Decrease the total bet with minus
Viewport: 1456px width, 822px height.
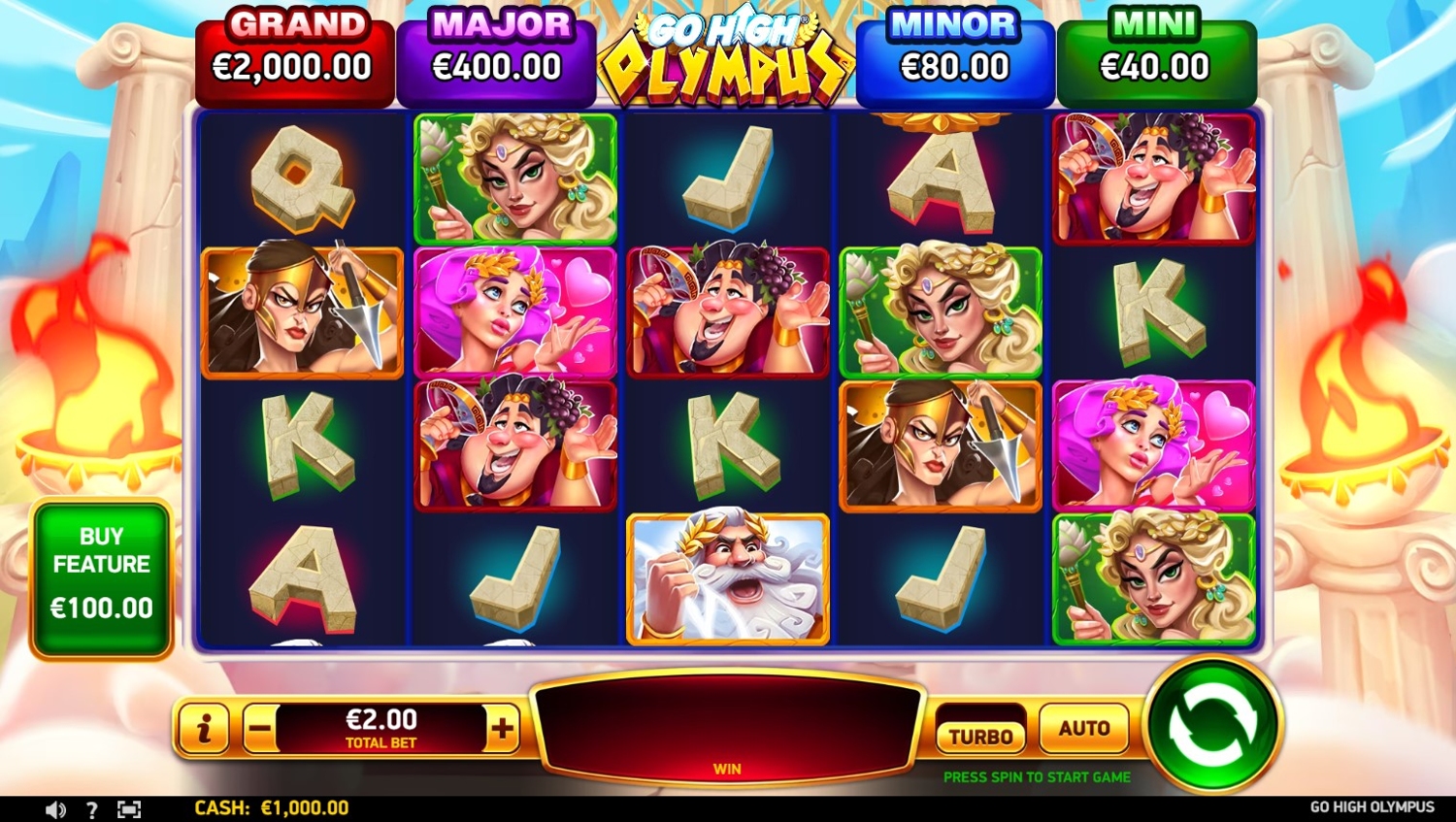[259, 728]
